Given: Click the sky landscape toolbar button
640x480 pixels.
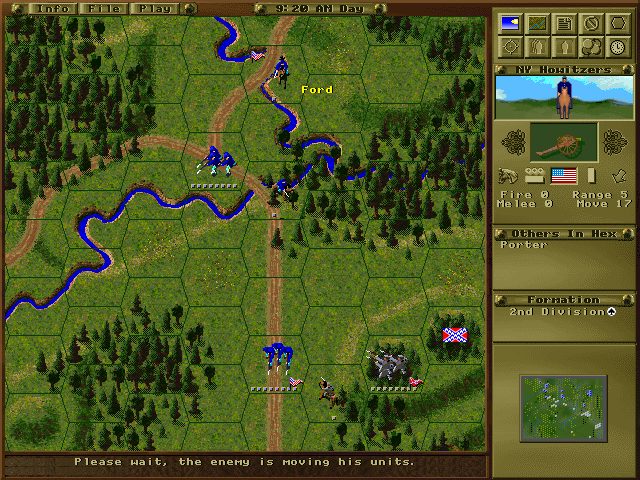Looking at the screenshot, I should pos(510,23).
